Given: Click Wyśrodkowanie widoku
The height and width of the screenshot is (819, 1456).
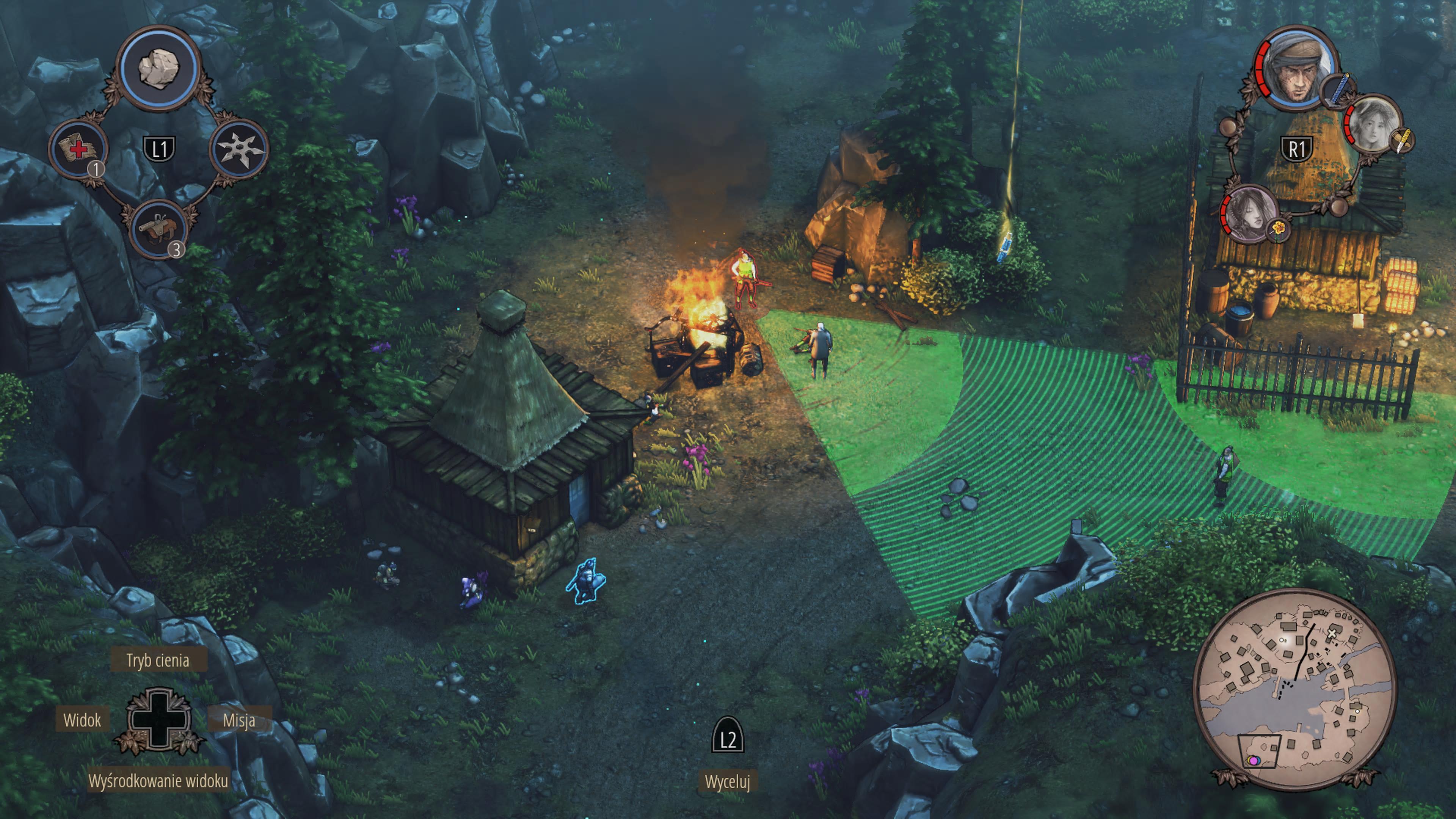Looking at the screenshot, I should pos(158,781).
